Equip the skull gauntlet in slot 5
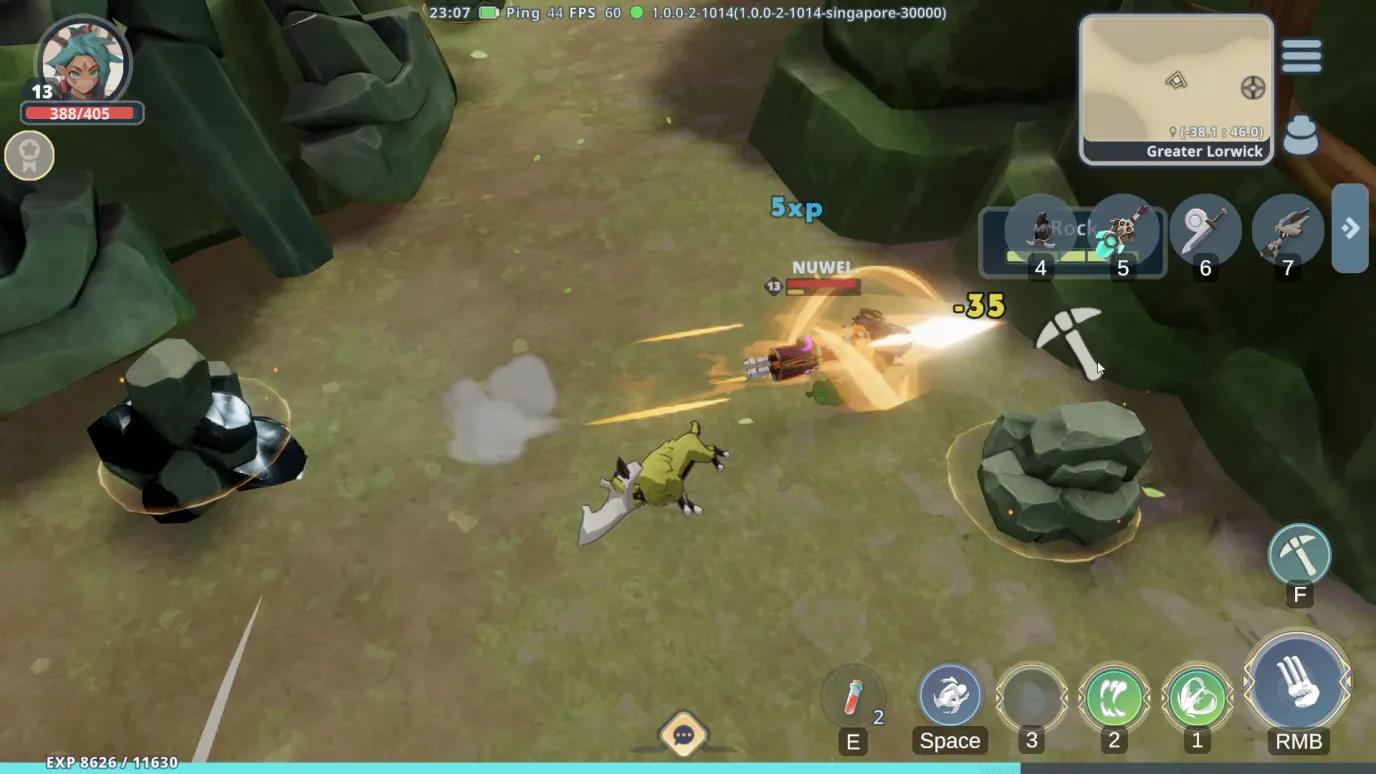1376x774 pixels. point(1123,231)
